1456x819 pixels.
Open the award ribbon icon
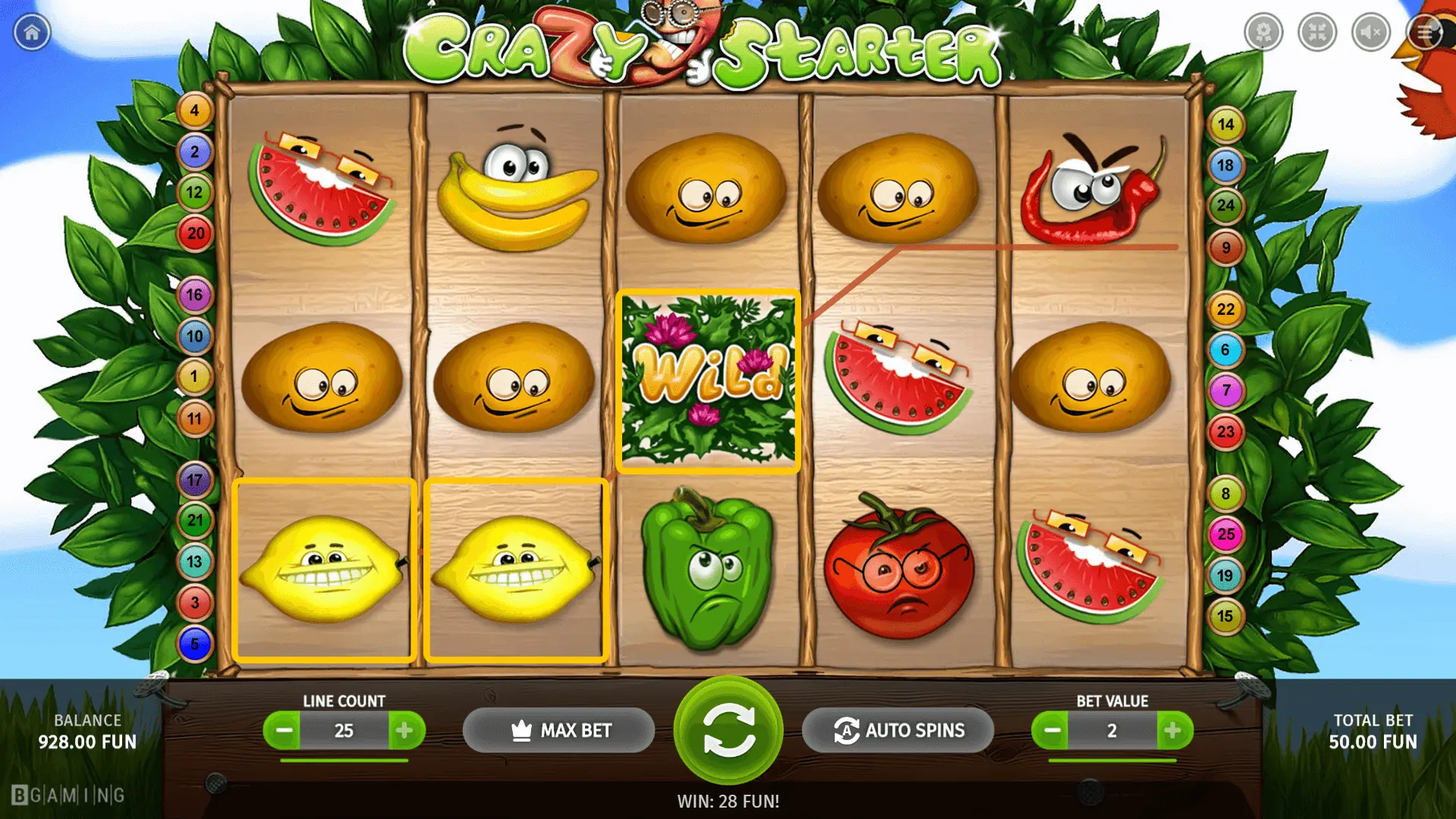pyautogui.click(x=1263, y=32)
